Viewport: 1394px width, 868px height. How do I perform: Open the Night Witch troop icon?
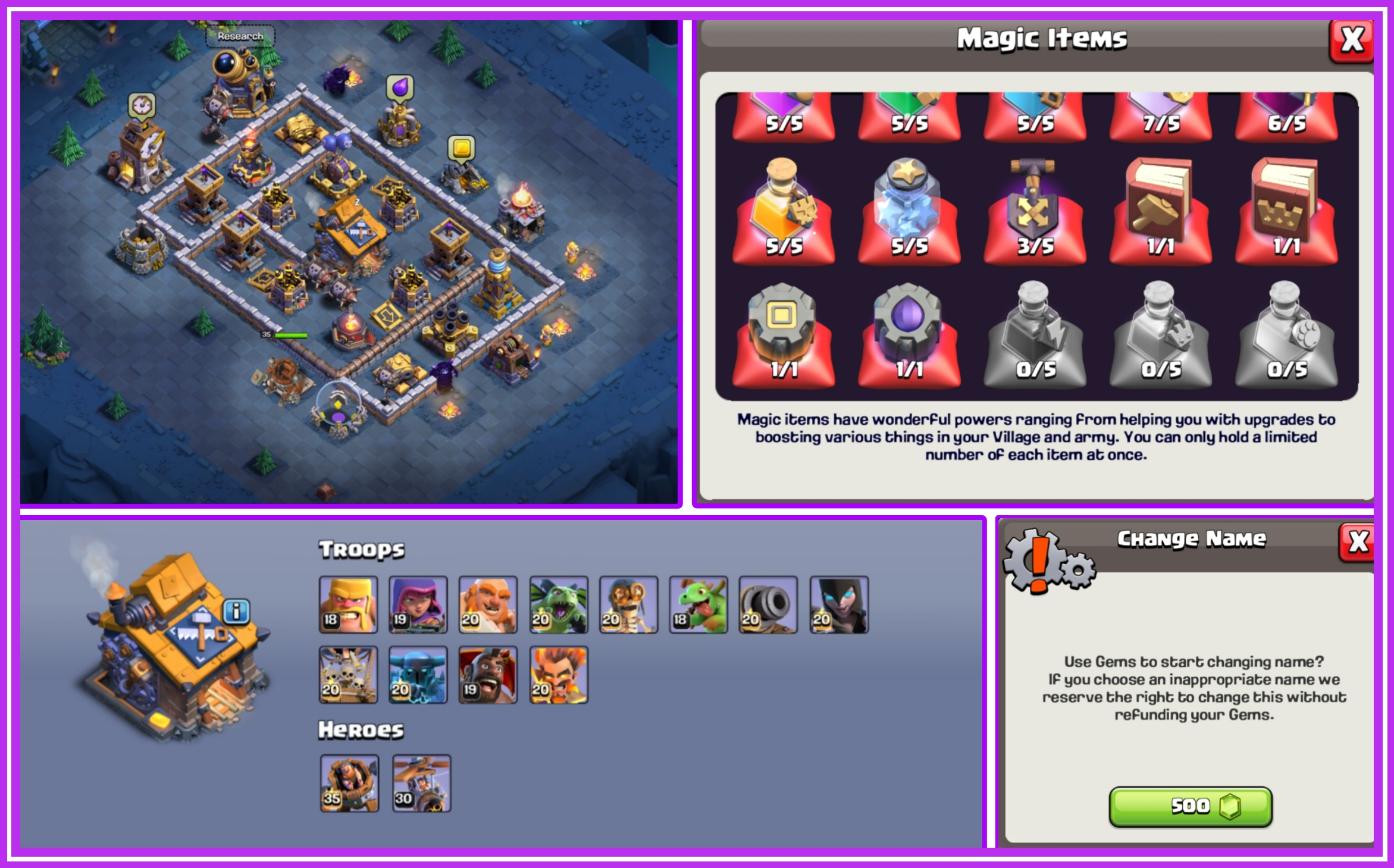[838, 606]
